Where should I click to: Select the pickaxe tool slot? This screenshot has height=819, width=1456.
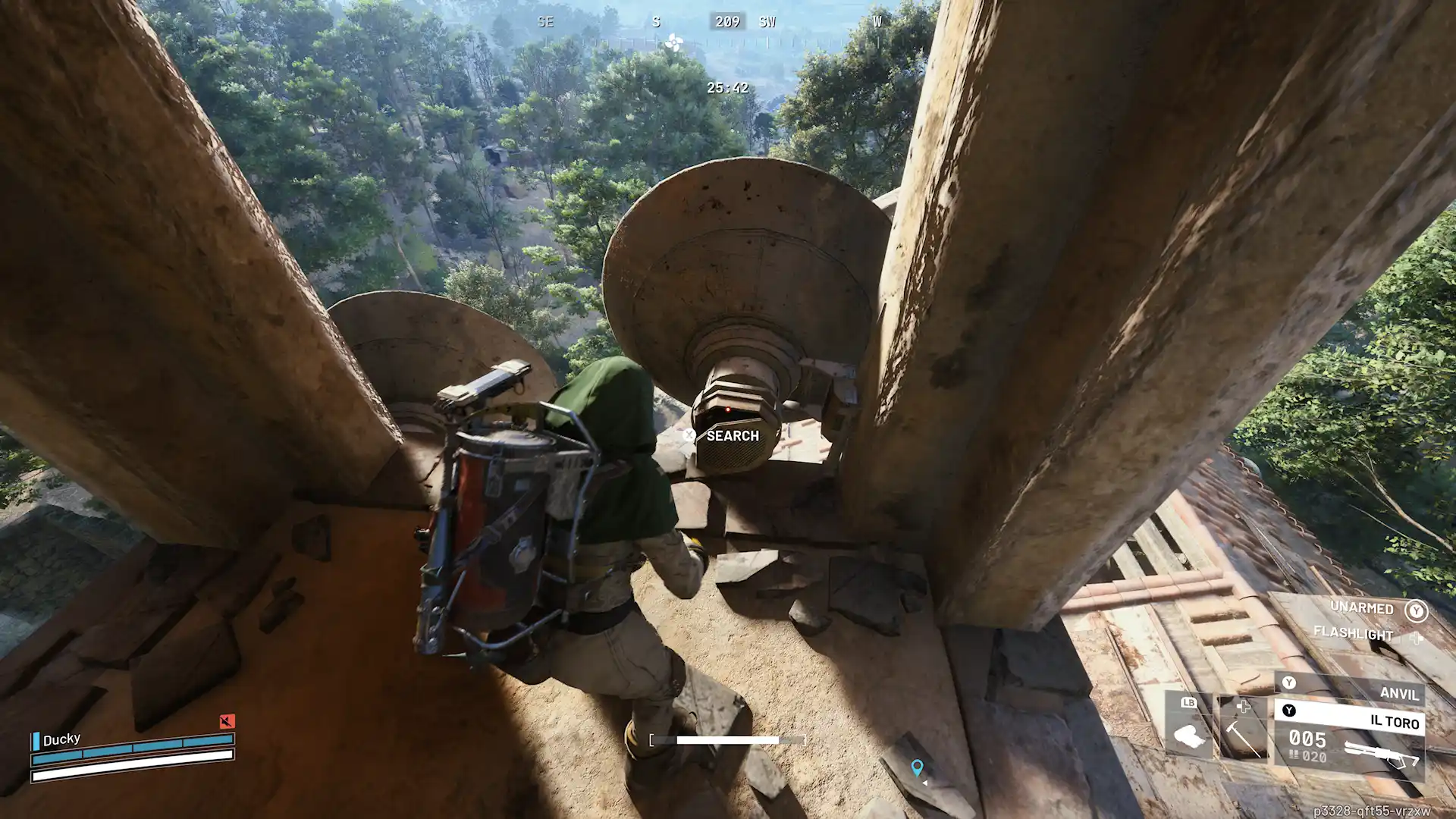click(1241, 729)
